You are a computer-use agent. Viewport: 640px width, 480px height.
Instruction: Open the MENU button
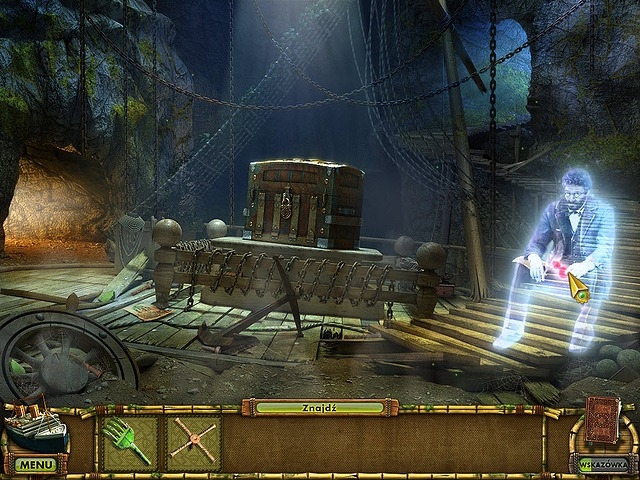tap(35, 465)
